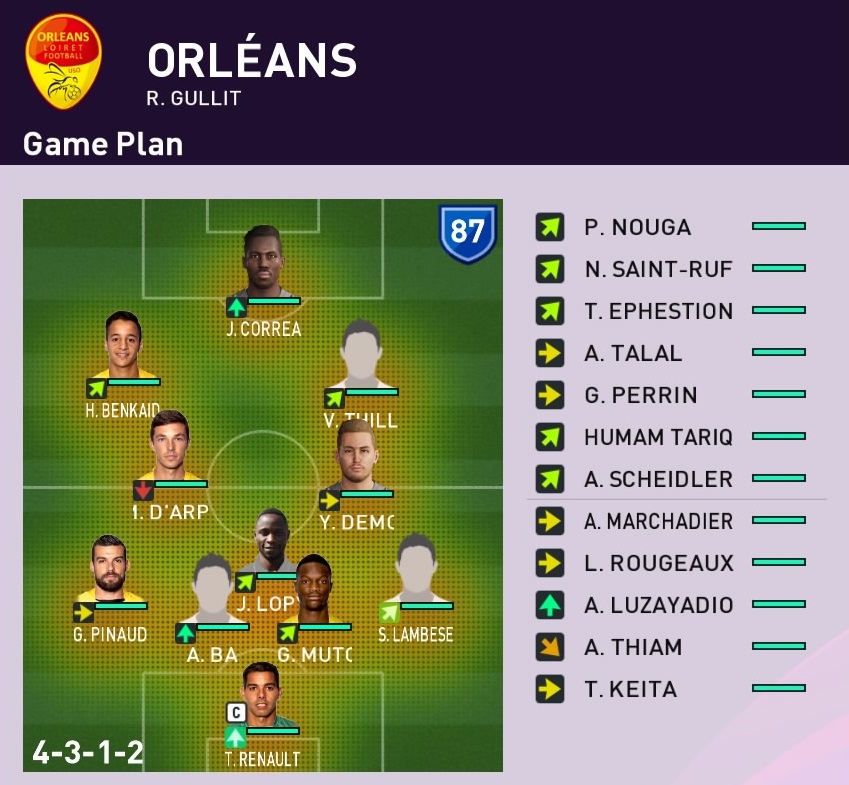Pick substitute P. Nouga from the list
Viewport: 849px width, 785px height.
tap(670, 227)
